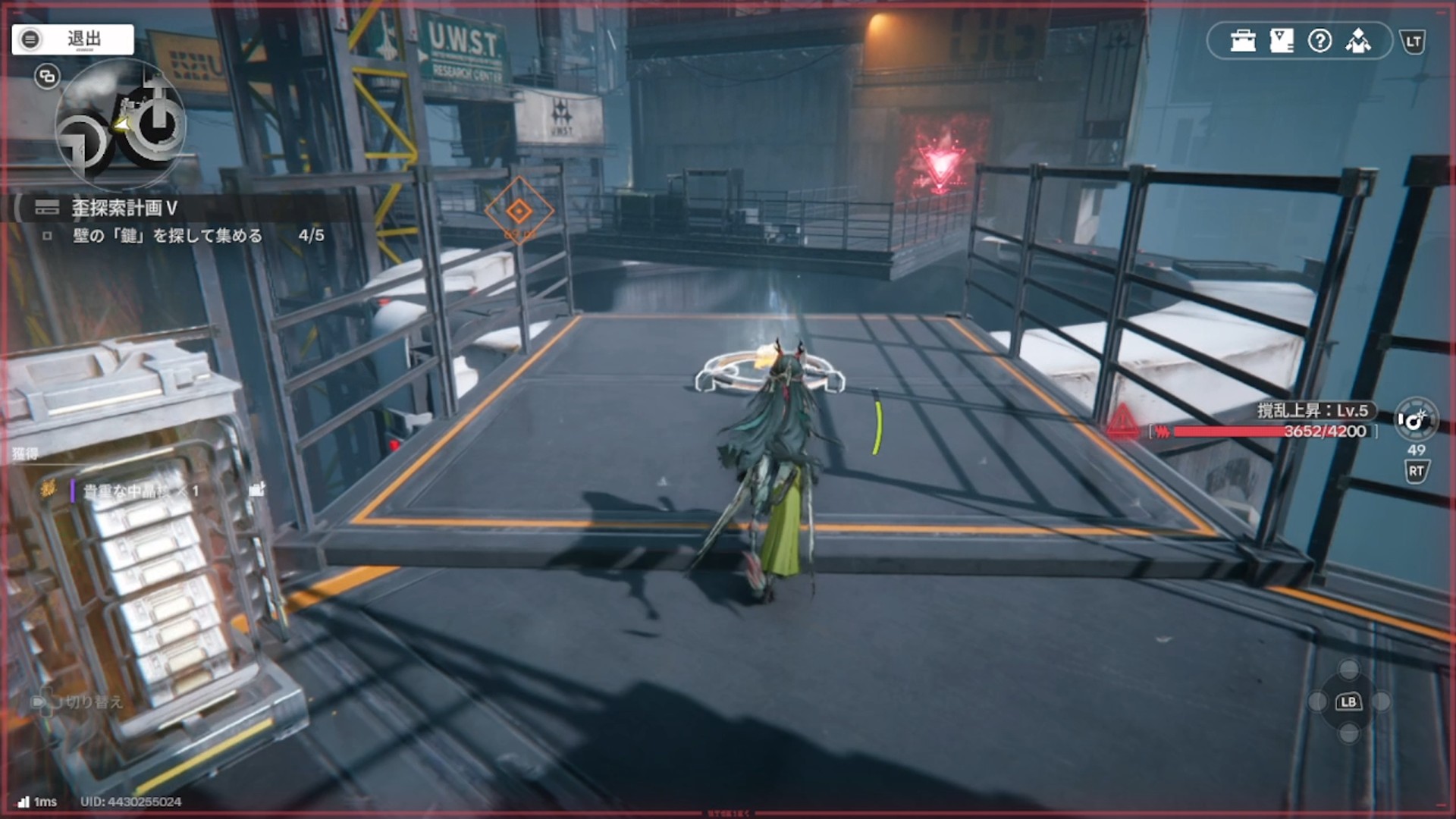Viewport: 1456px width, 819px height.
Task: Click the 退出 exit button
Action: click(73, 39)
